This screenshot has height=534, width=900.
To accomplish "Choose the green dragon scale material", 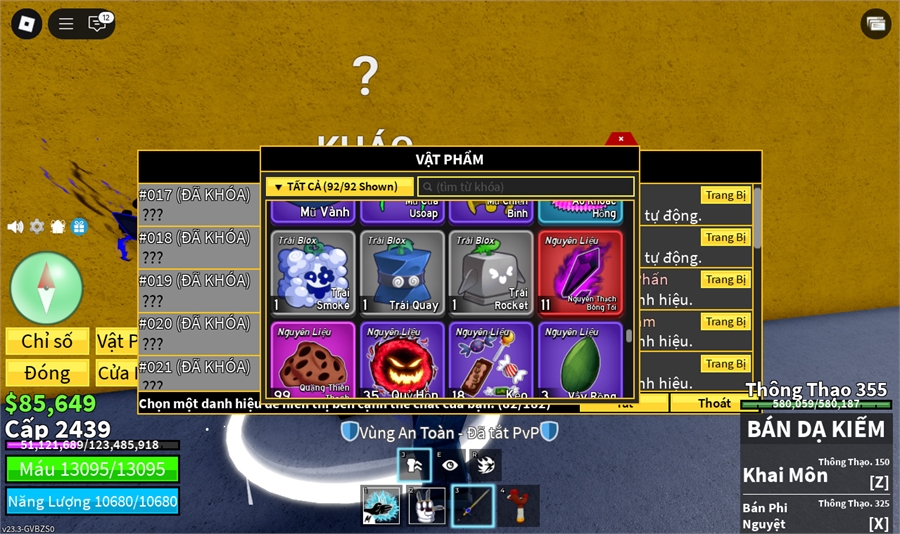I will tap(580, 360).
